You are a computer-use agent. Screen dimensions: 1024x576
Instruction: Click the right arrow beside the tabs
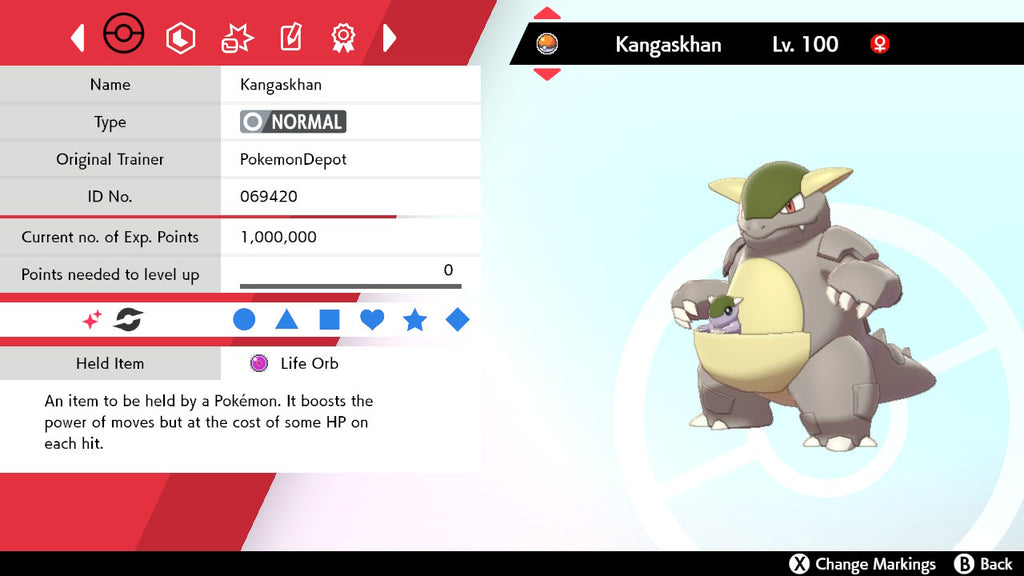tap(390, 38)
